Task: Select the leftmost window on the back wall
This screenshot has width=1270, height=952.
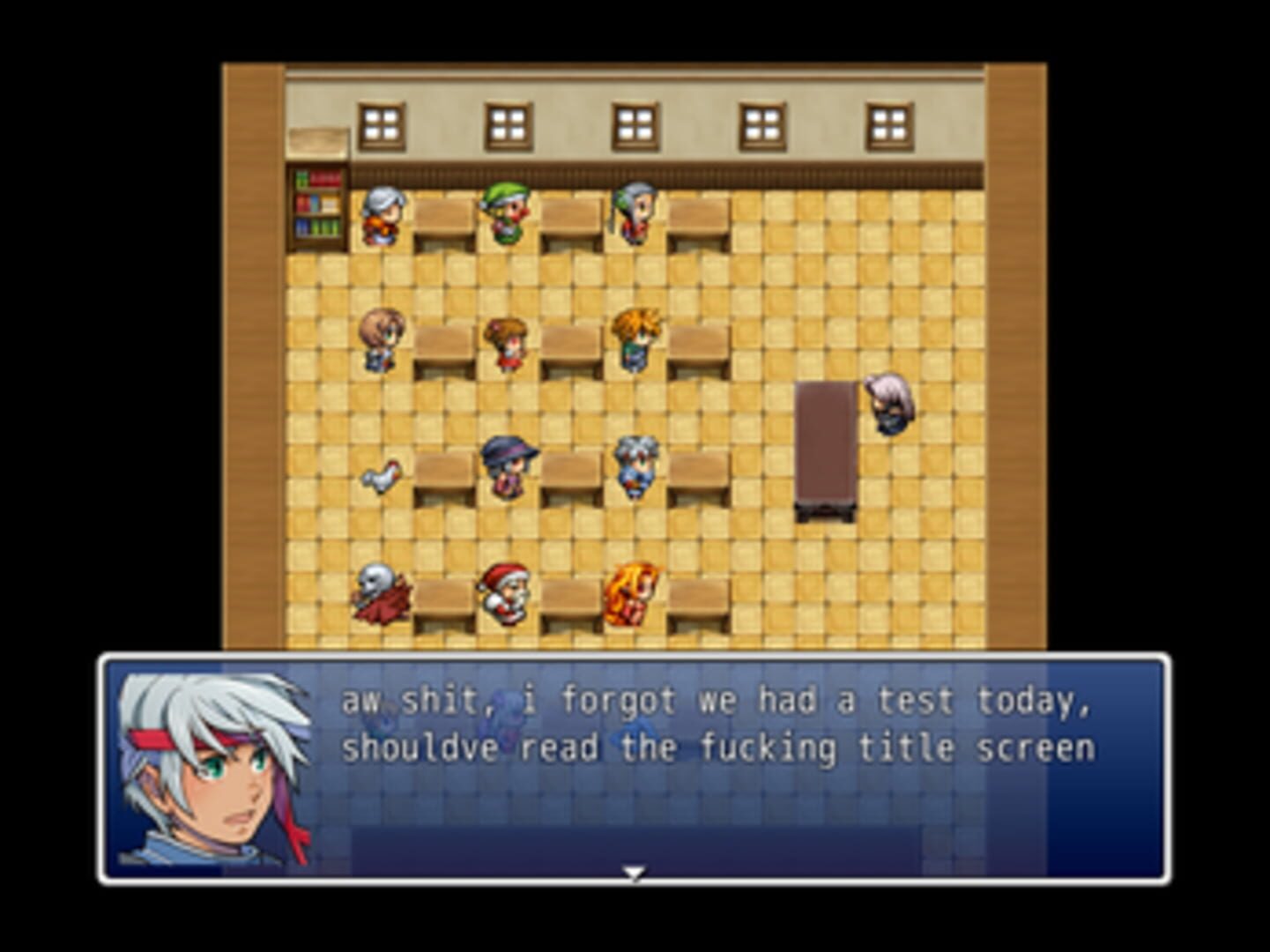Action: pyautogui.click(x=382, y=123)
